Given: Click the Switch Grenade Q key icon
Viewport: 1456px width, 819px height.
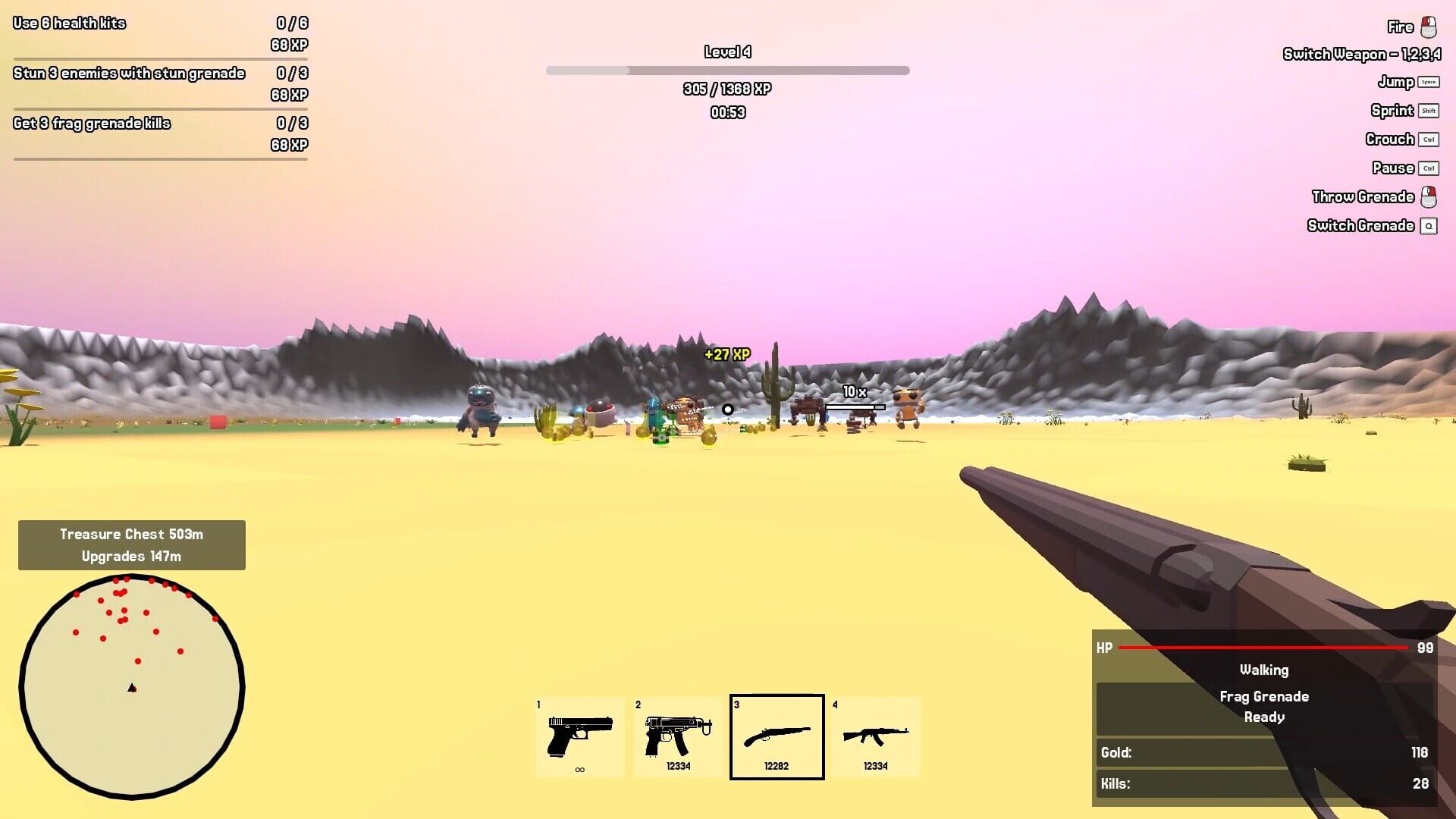Looking at the screenshot, I should tap(1429, 225).
